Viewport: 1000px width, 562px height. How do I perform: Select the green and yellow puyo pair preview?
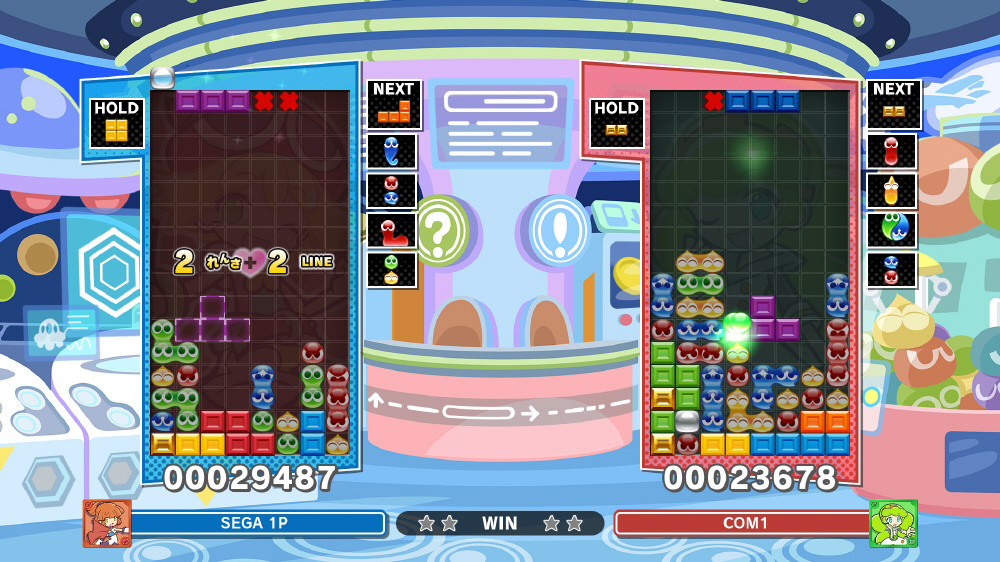point(392,269)
